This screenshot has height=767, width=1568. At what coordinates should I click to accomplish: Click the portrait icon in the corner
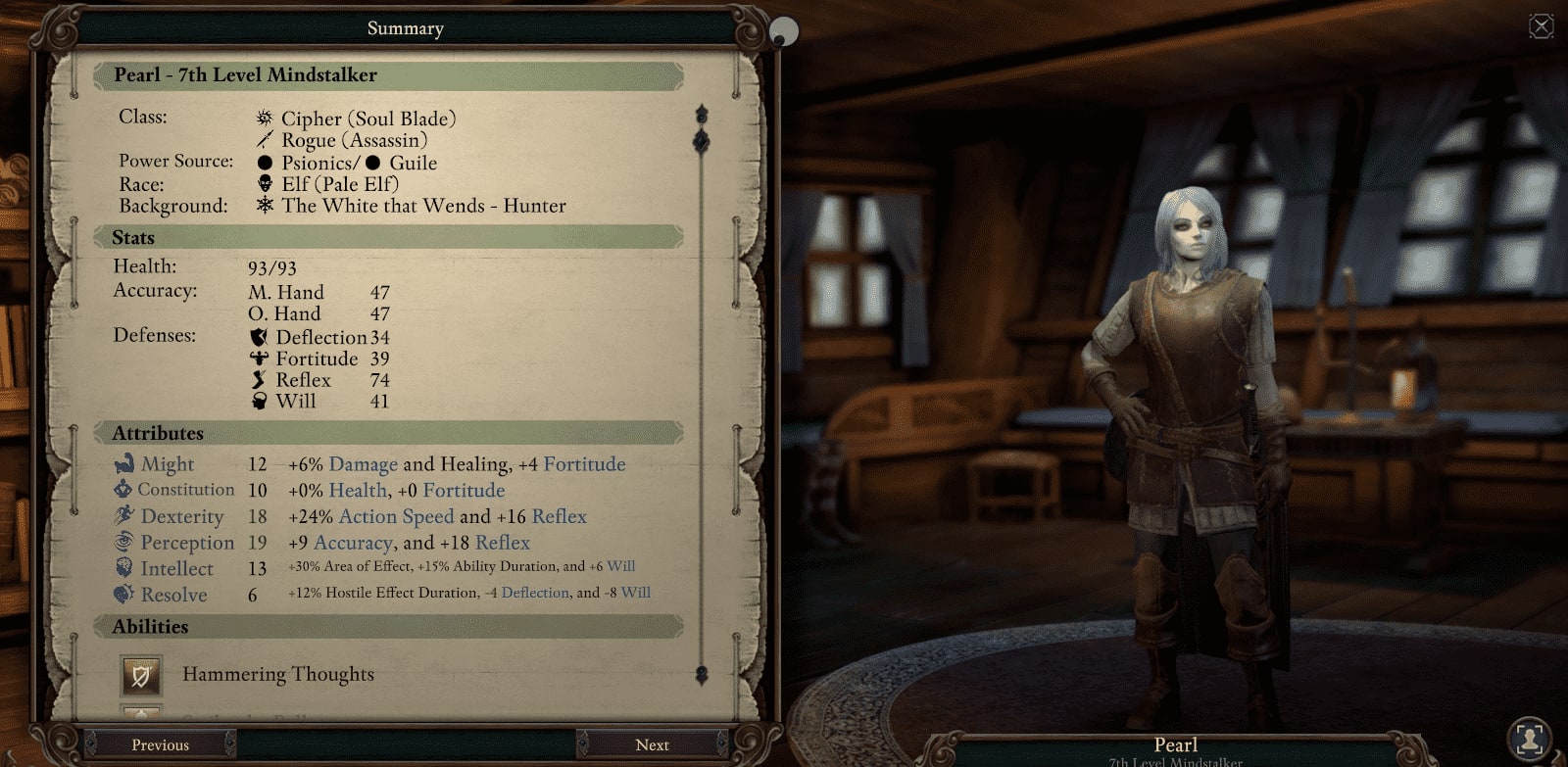click(x=1529, y=738)
